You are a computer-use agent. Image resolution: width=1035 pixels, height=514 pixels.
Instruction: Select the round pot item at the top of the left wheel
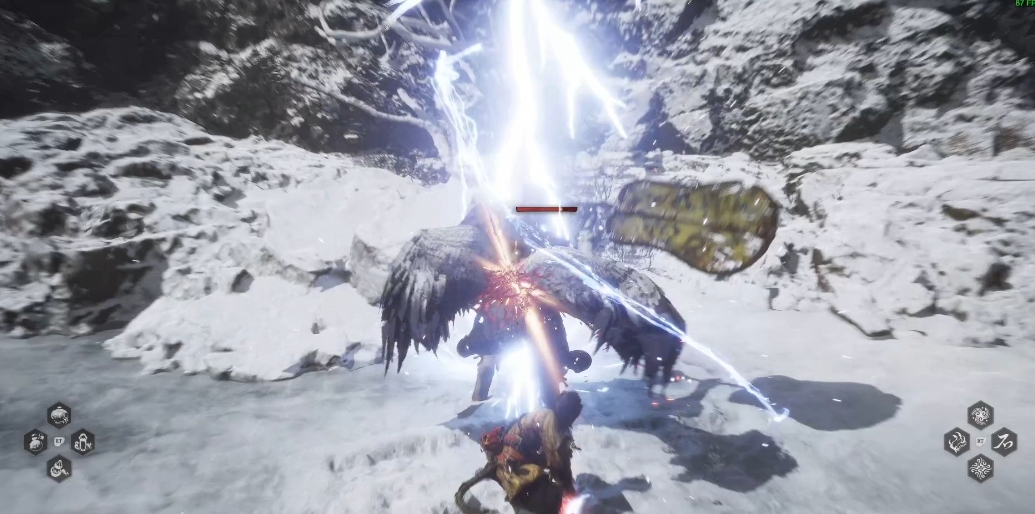click(x=59, y=415)
